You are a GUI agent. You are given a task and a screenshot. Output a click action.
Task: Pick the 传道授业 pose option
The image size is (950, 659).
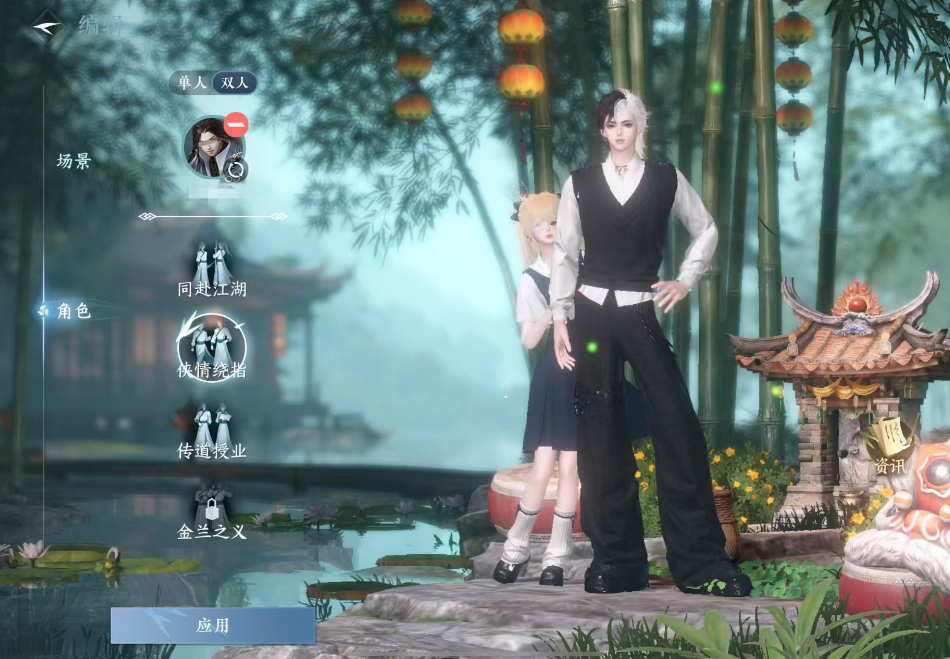click(x=212, y=431)
